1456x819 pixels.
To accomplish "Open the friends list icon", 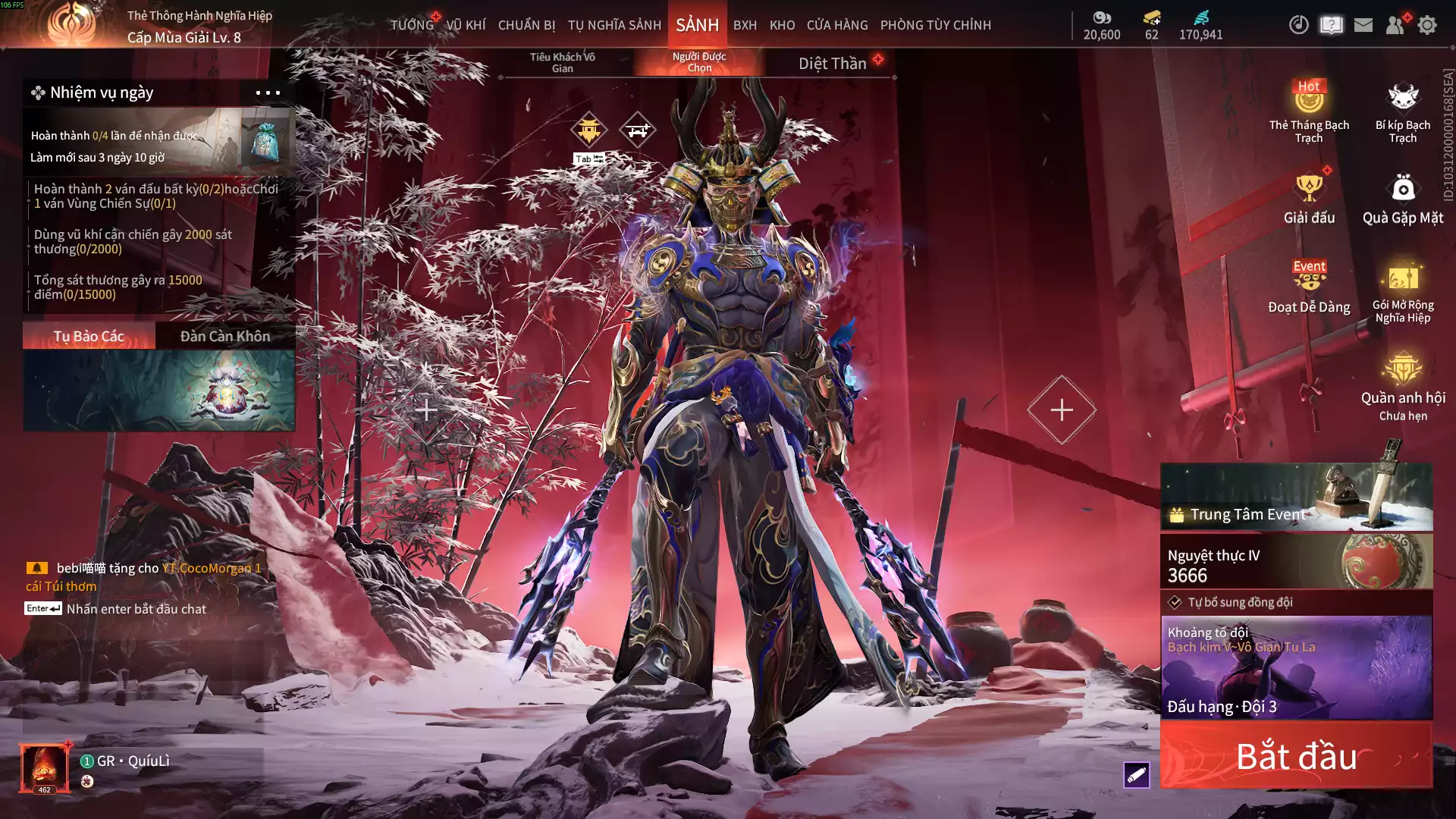I will (x=1395, y=25).
